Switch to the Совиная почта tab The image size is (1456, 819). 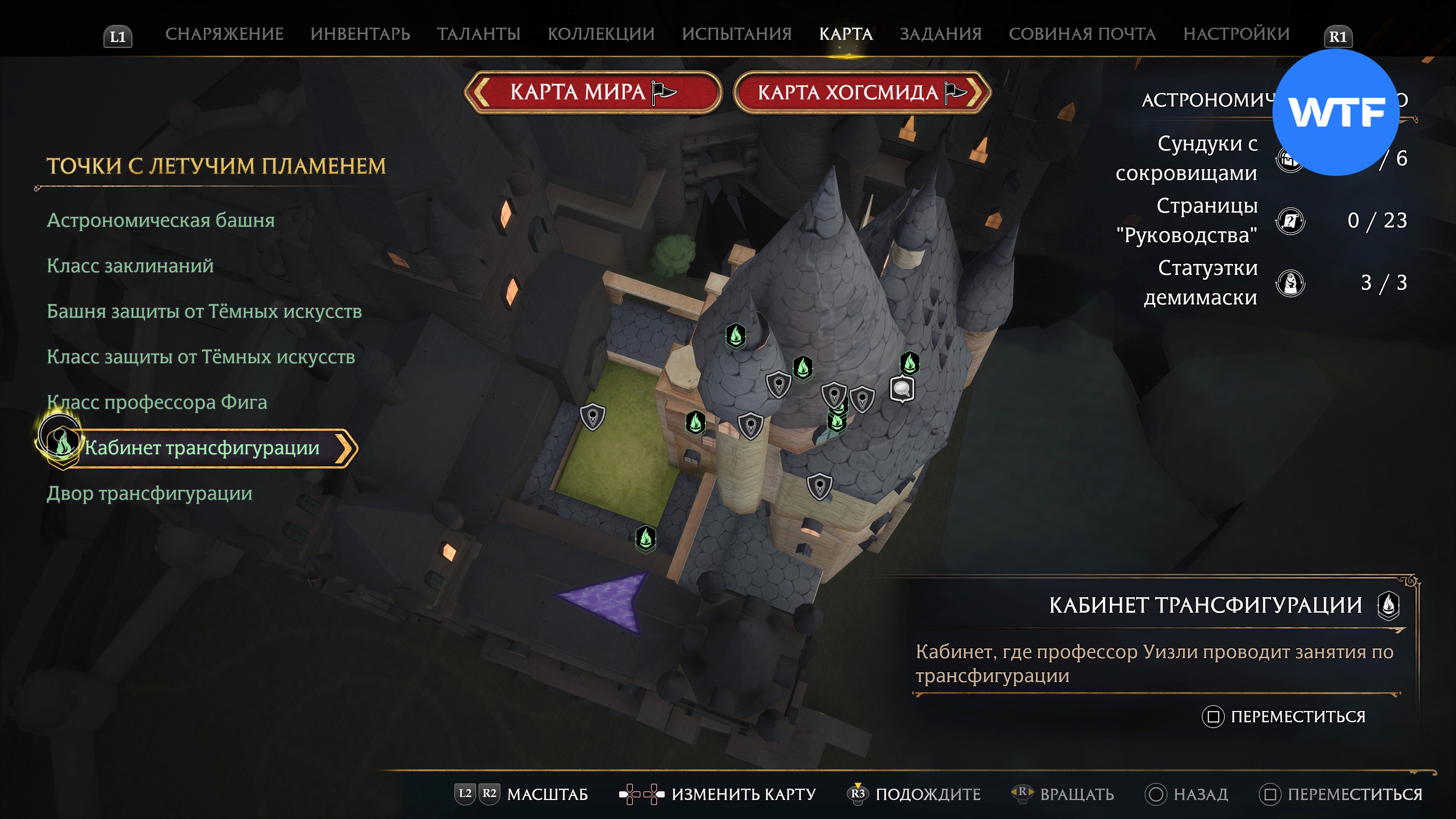[x=1082, y=34]
